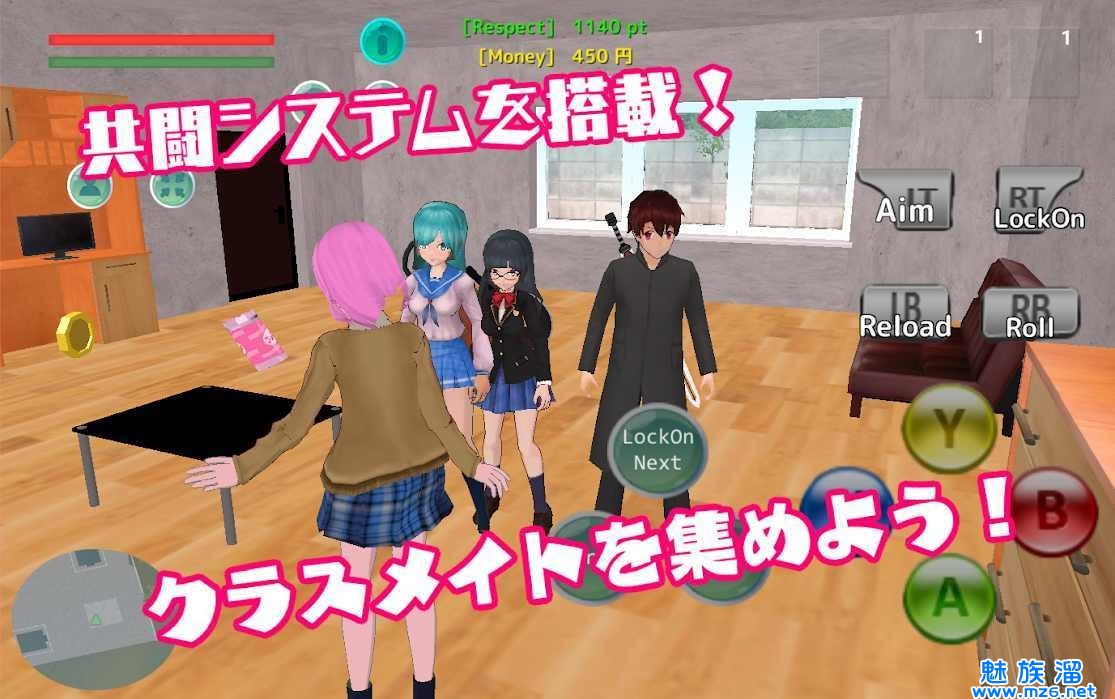Activate the LockOn button
The image size is (1115, 699).
1039,201
